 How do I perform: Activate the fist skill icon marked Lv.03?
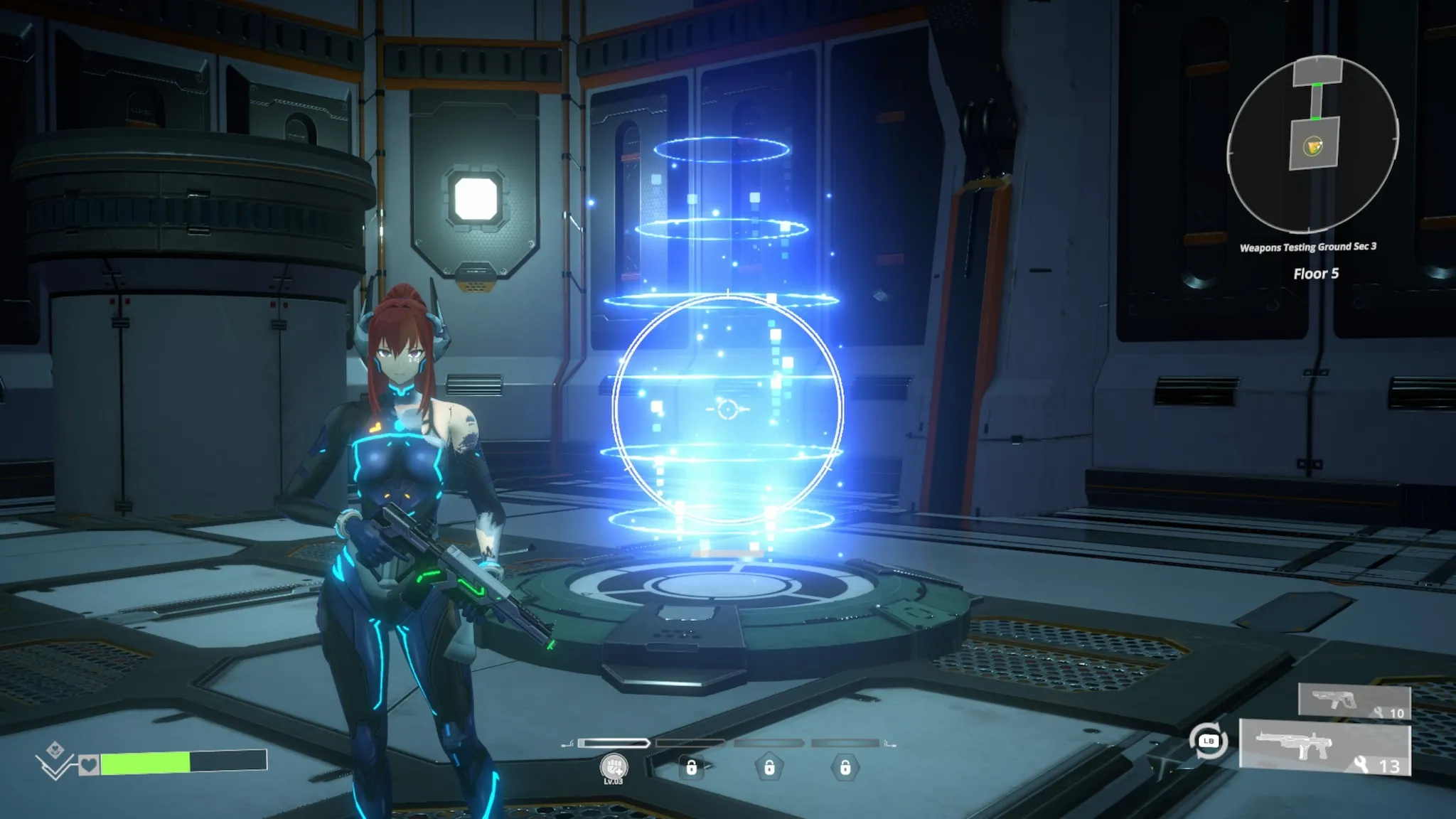click(x=614, y=767)
